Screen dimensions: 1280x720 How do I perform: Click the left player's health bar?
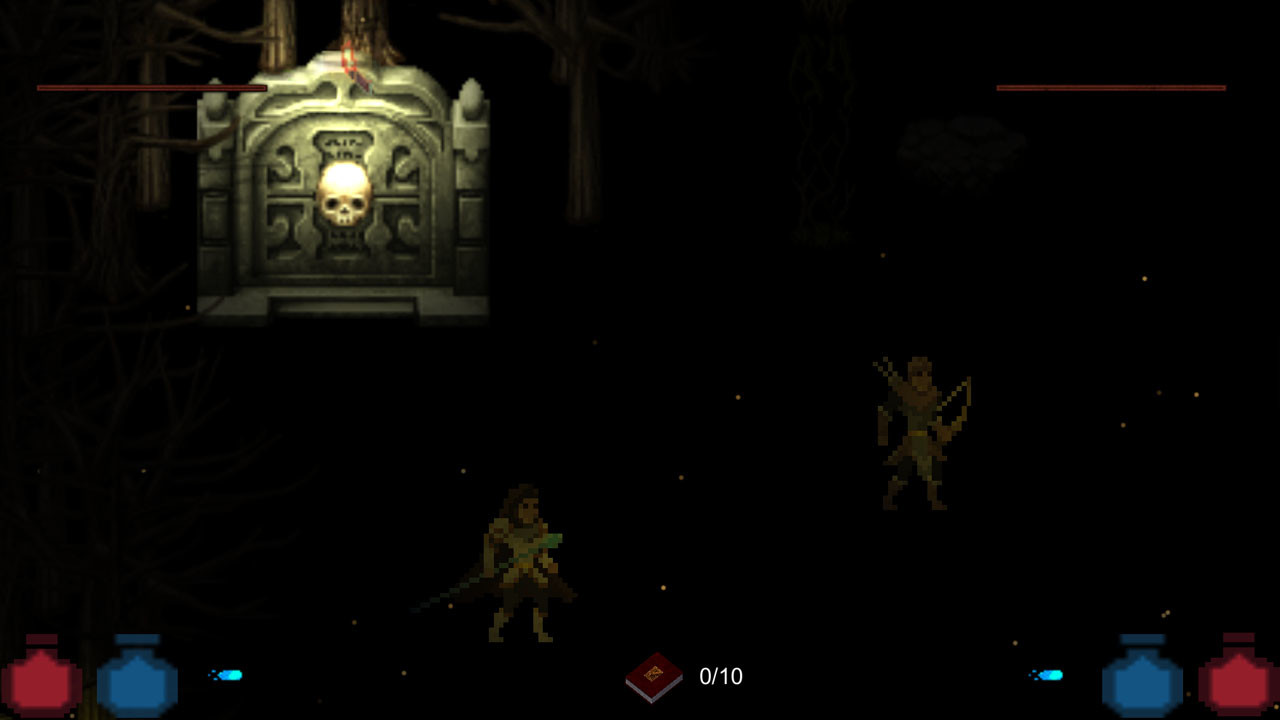point(150,88)
